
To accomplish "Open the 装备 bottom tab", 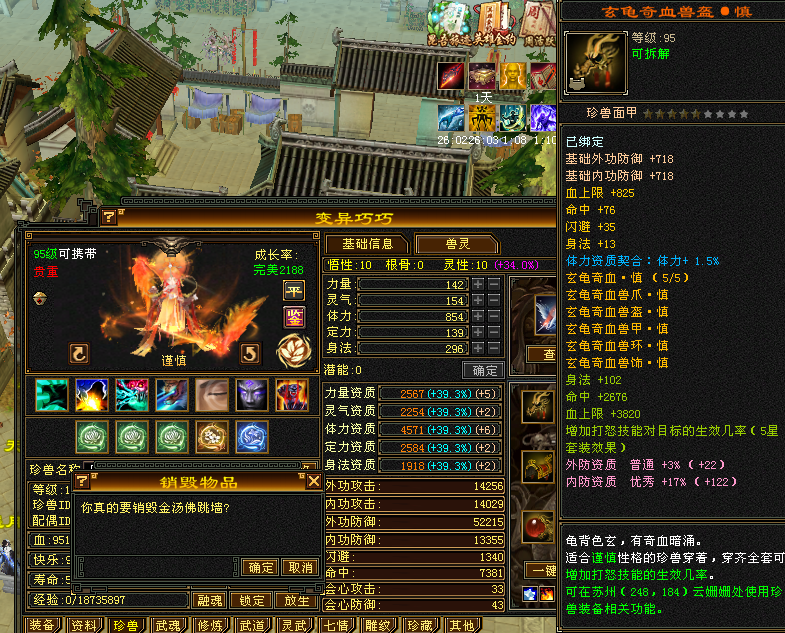I will coord(42,625).
